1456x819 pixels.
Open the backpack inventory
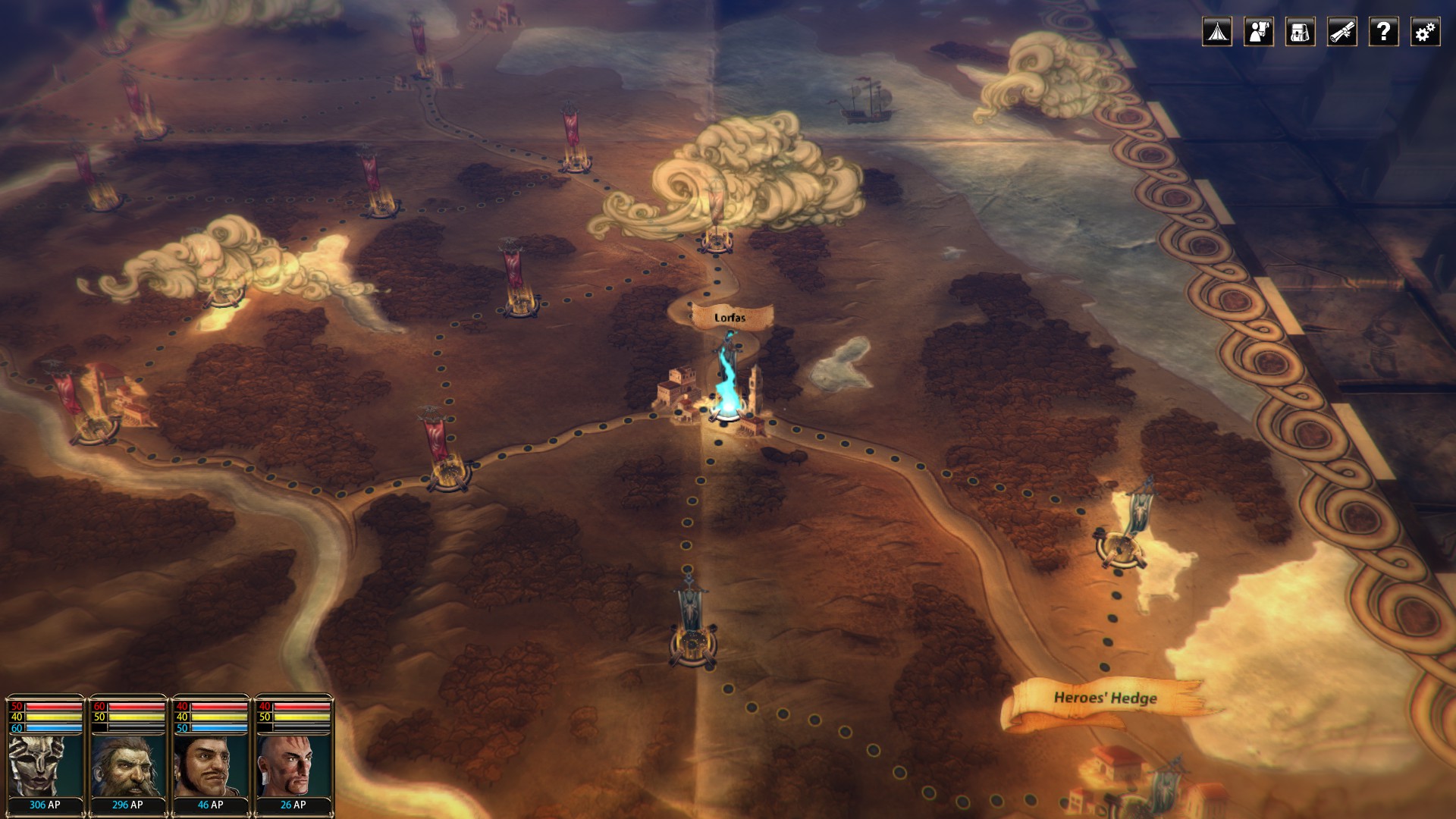(x=1300, y=32)
